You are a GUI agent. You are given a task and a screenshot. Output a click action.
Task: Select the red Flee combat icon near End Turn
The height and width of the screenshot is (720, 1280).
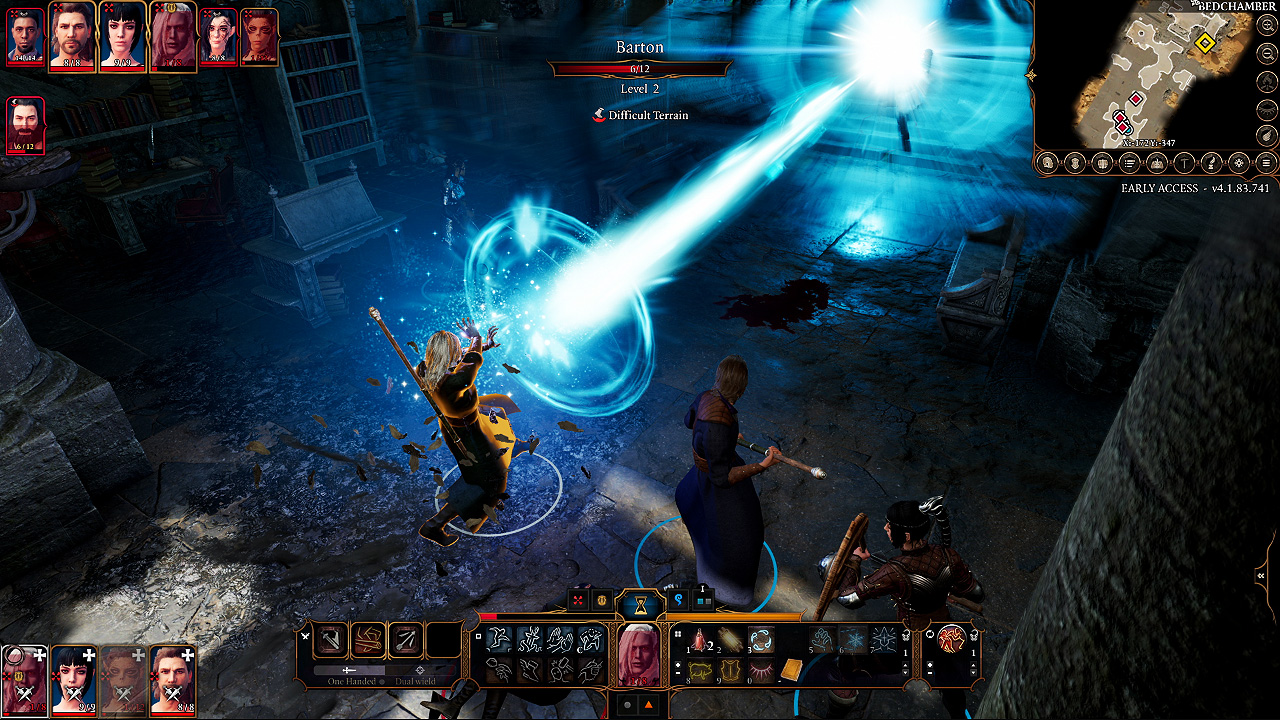pyautogui.click(x=578, y=600)
